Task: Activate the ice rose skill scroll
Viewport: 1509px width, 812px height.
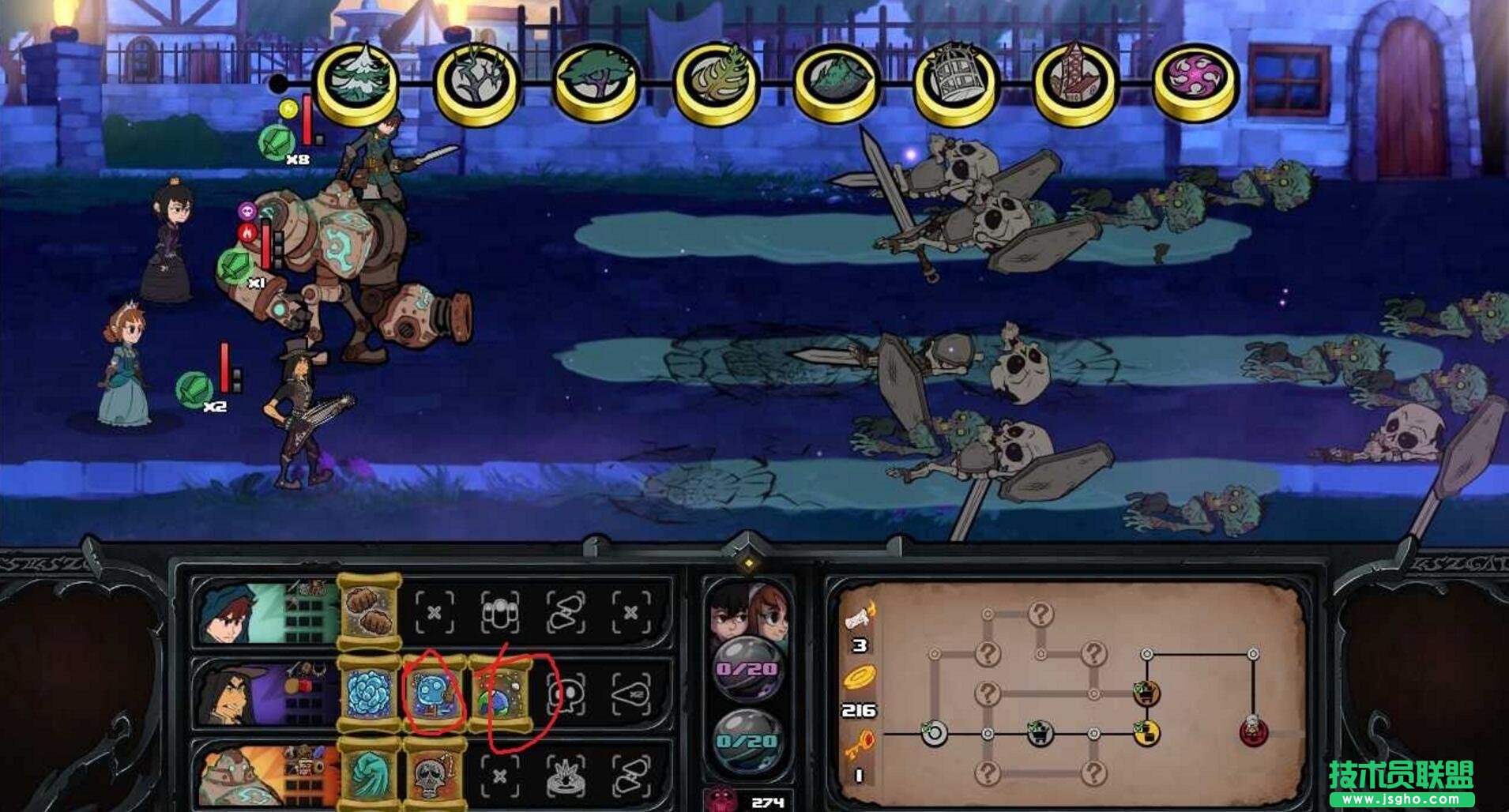Action: pyautogui.click(x=369, y=694)
